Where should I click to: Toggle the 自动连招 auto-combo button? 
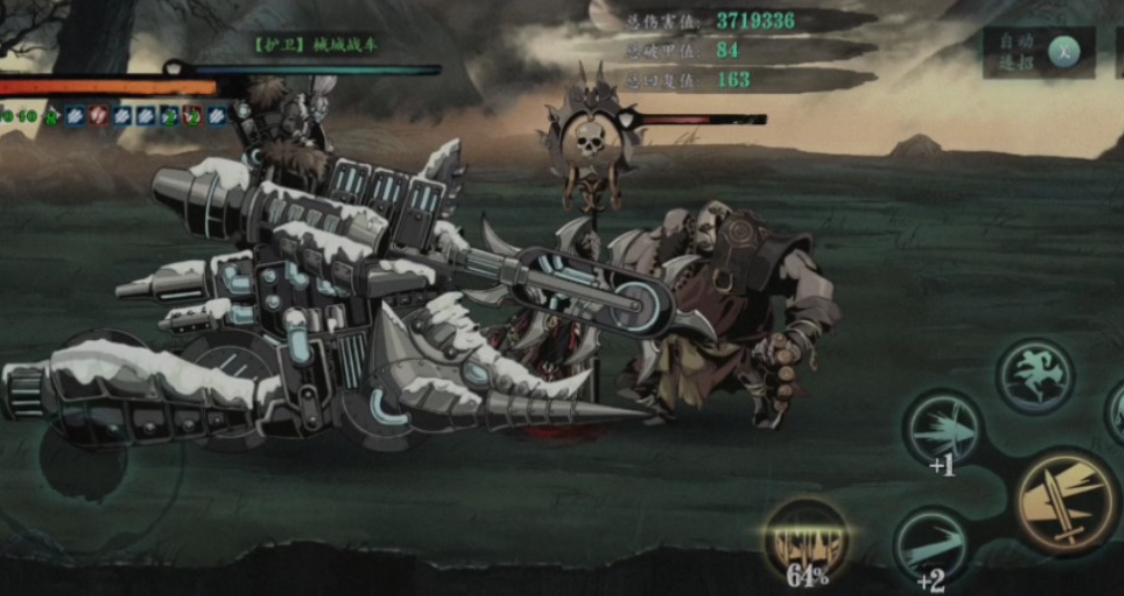[x=1063, y=51]
